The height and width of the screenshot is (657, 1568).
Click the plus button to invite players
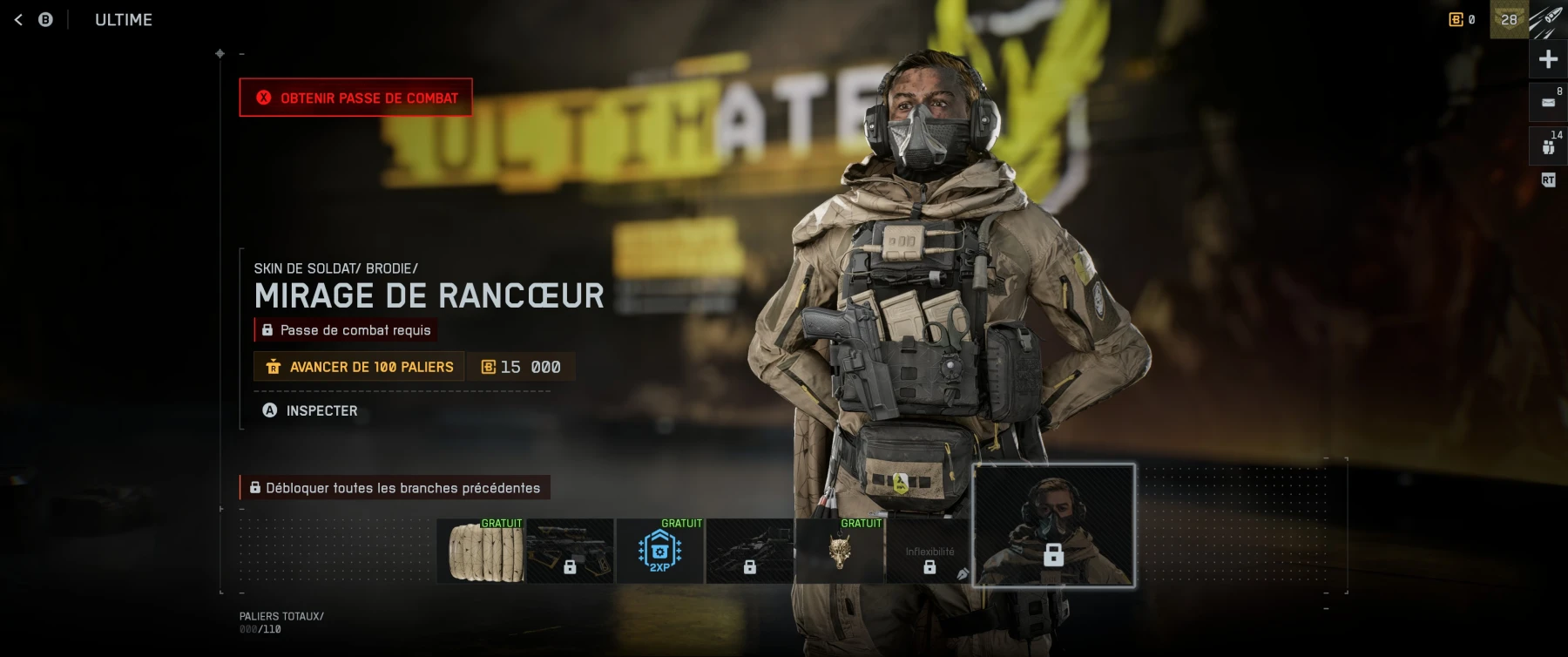point(1548,59)
